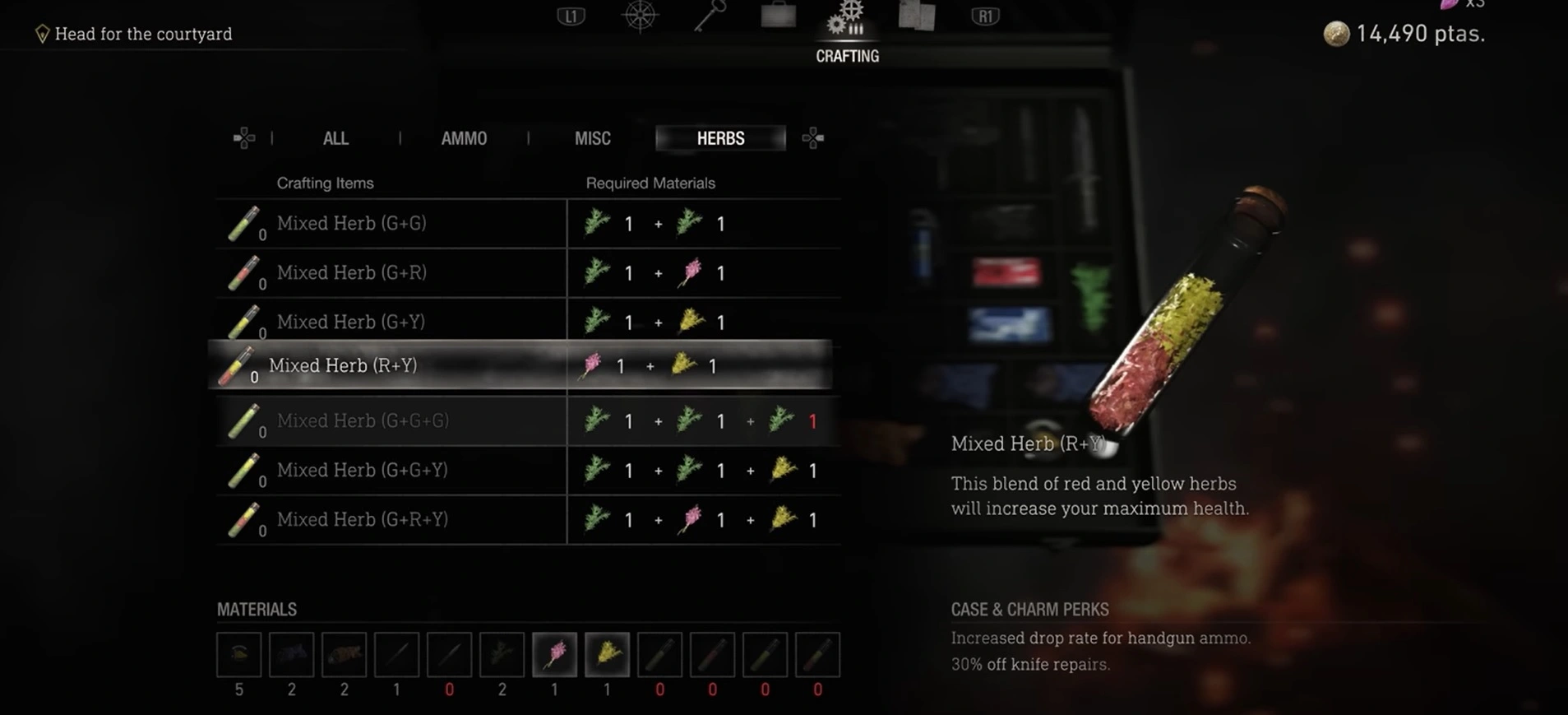Open the files documents menu

916,16
